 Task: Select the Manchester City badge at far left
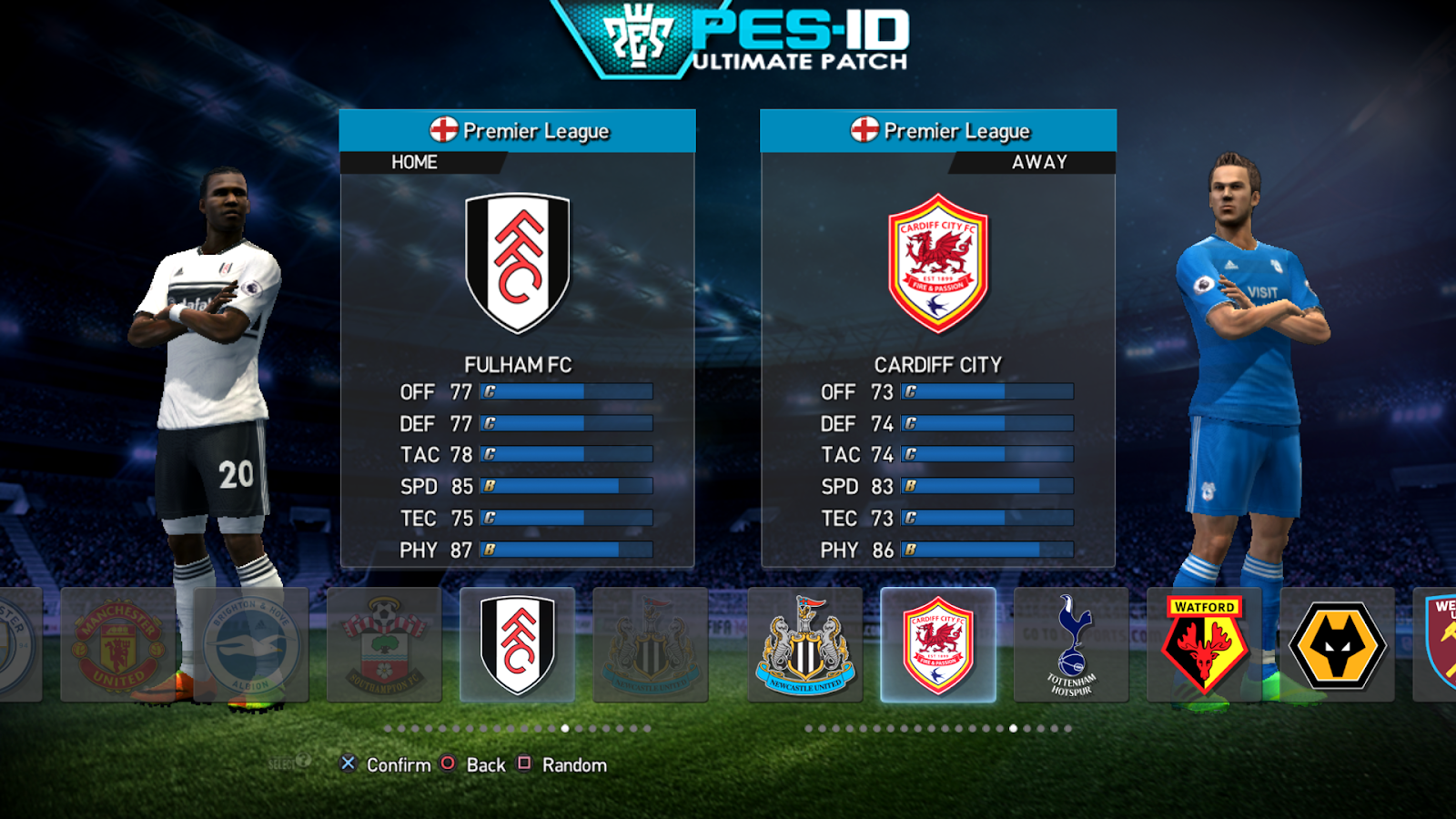[14, 644]
